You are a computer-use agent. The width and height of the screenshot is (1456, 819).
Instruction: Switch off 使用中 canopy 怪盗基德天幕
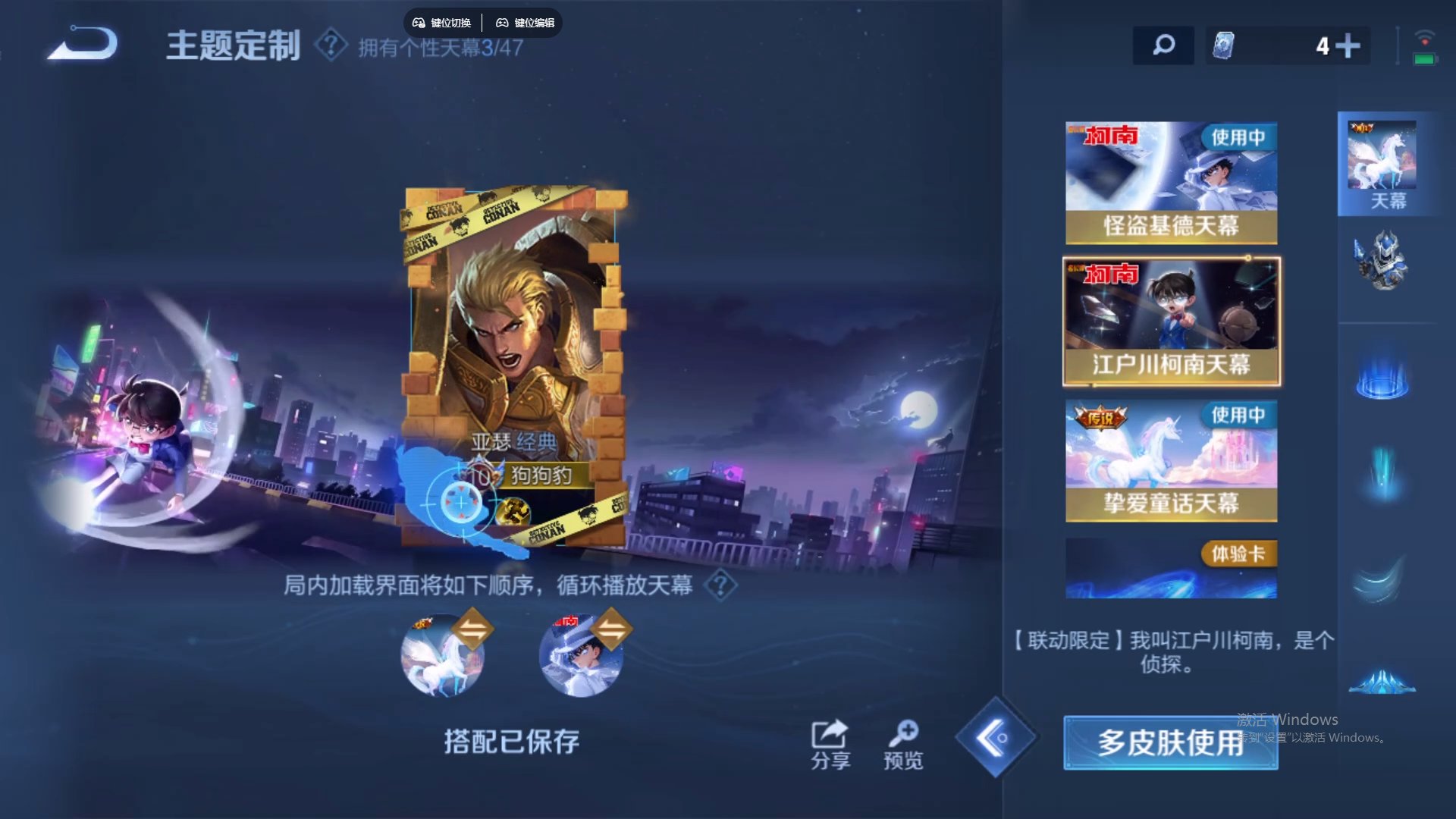click(x=1171, y=182)
